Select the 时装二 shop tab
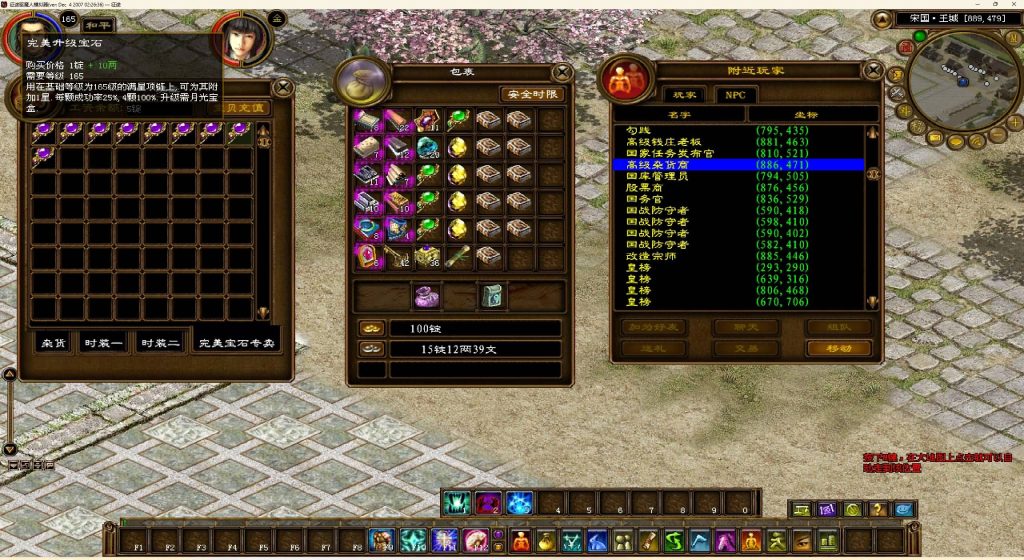The width and height of the screenshot is (1024, 560). pyautogui.click(x=160, y=343)
